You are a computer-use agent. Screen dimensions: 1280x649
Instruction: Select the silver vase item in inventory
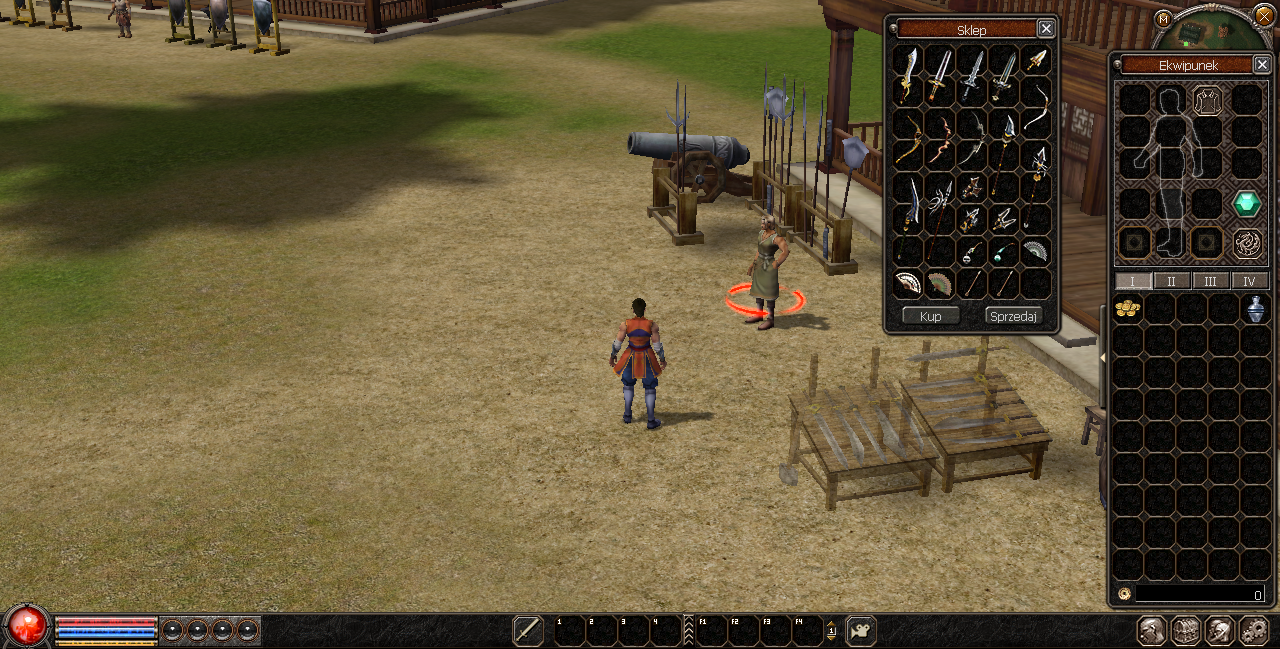(1256, 309)
